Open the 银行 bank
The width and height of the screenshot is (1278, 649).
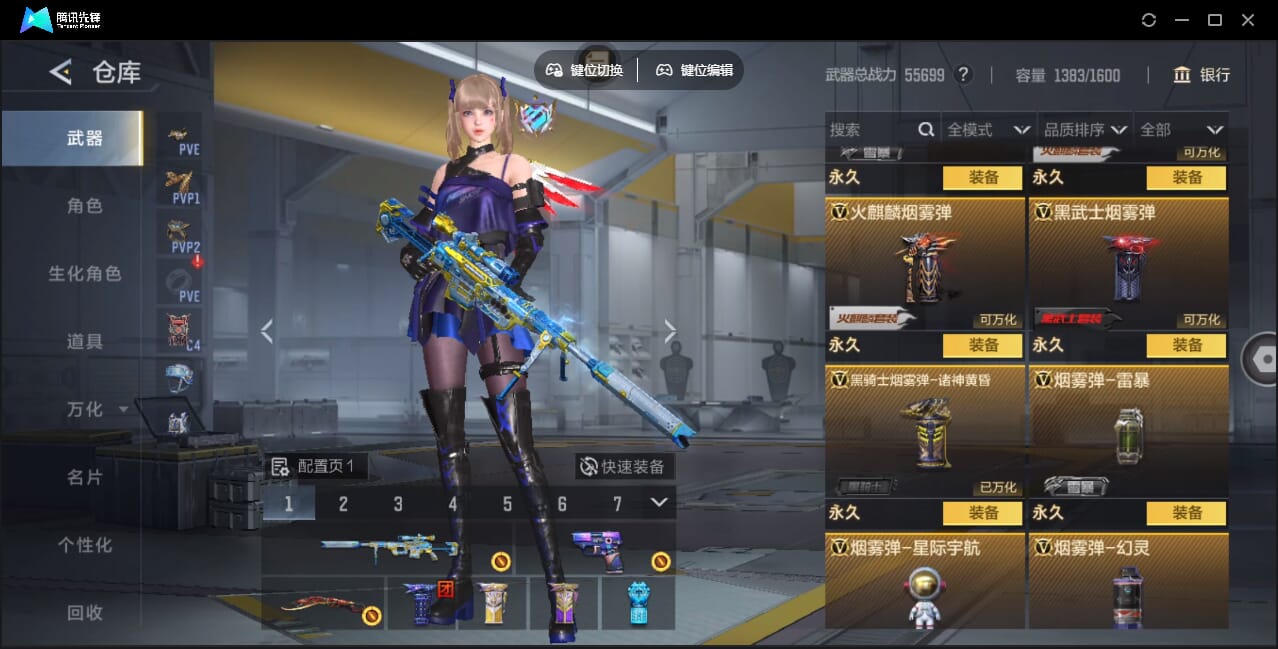pyautogui.click(x=1202, y=75)
